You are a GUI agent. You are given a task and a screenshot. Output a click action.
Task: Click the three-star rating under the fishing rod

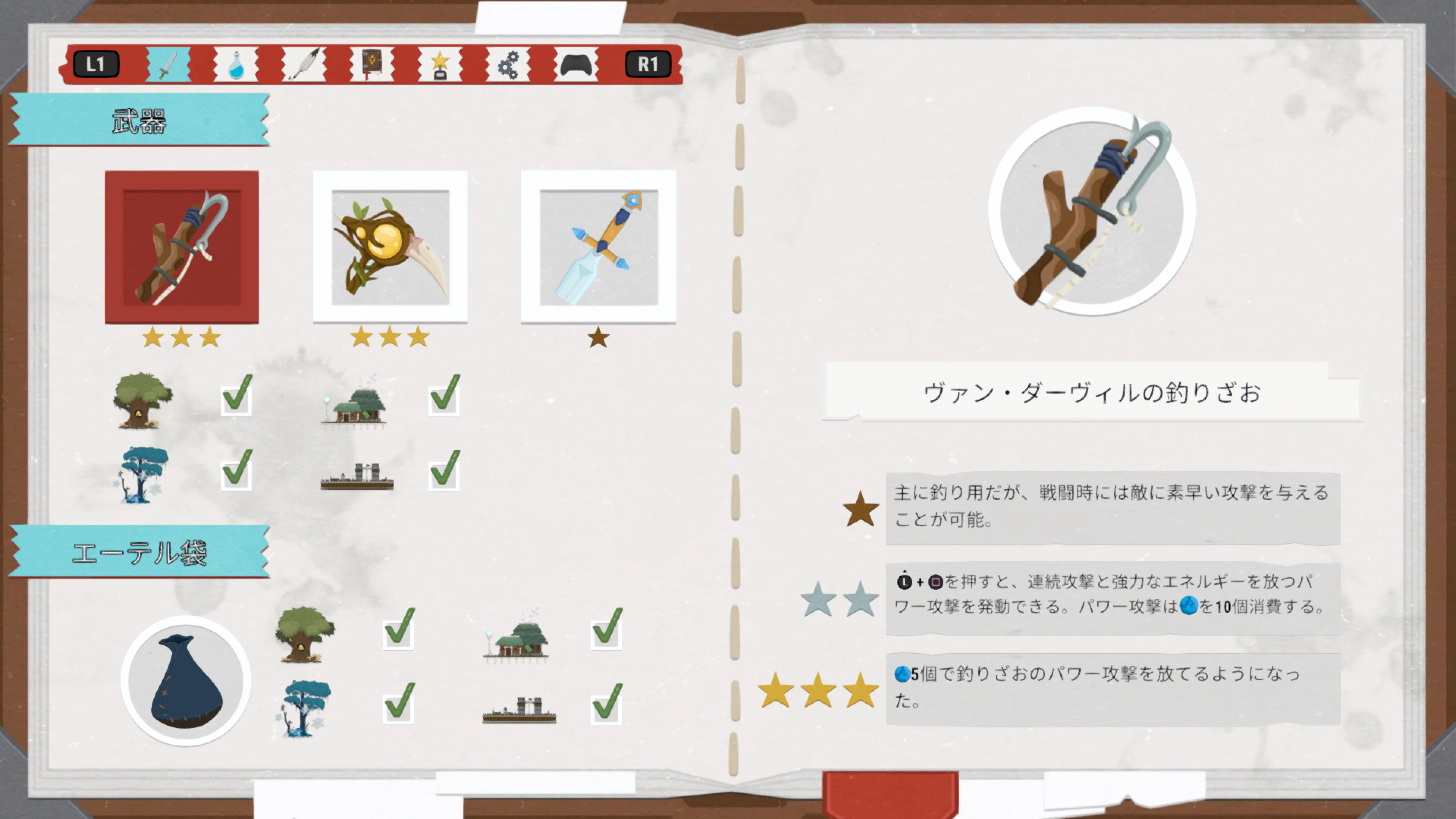[x=181, y=337]
